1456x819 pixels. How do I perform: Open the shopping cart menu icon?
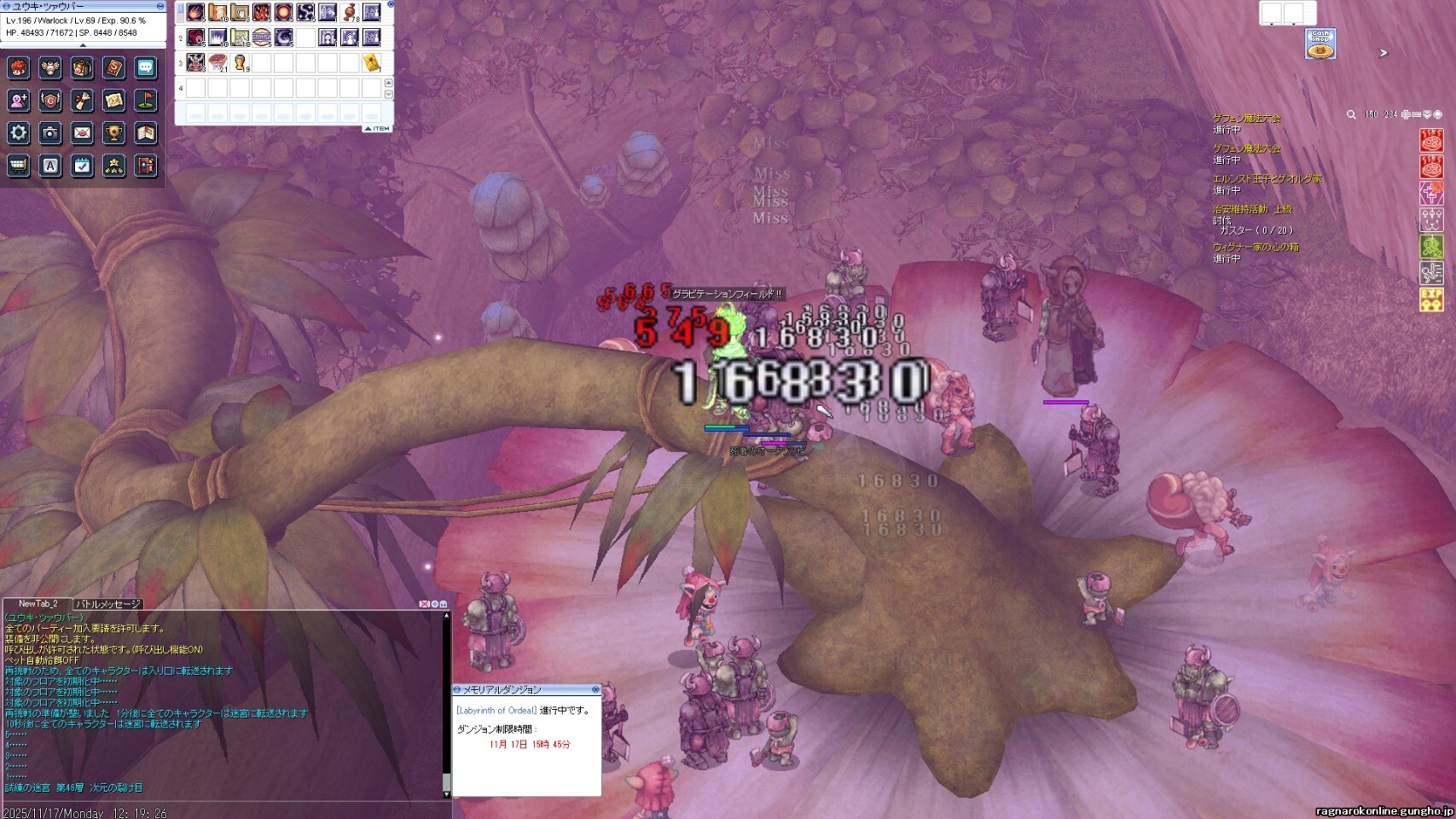[x=19, y=166]
